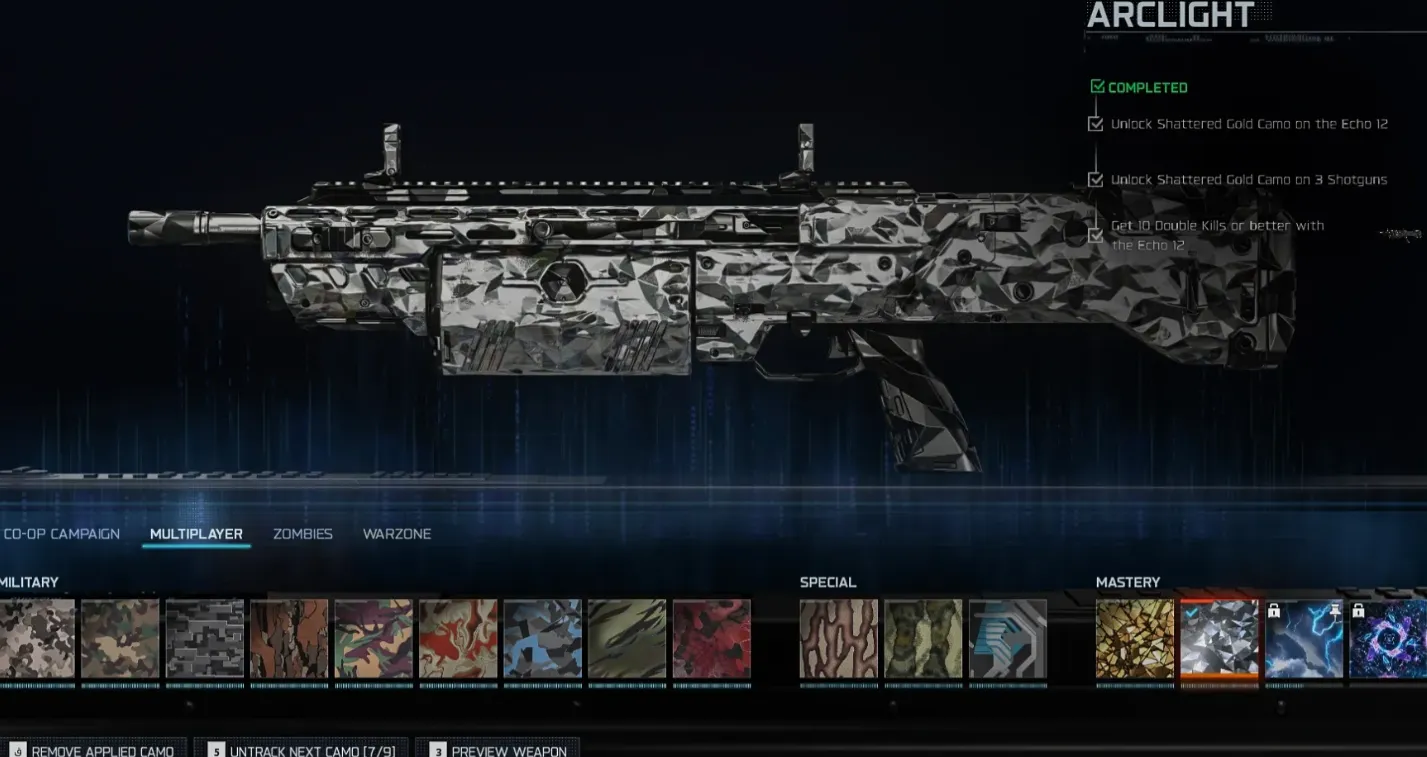Viewport: 1427px width, 757px height.
Task: Select the red tiger stripe Military camo
Action: tap(711, 640)
